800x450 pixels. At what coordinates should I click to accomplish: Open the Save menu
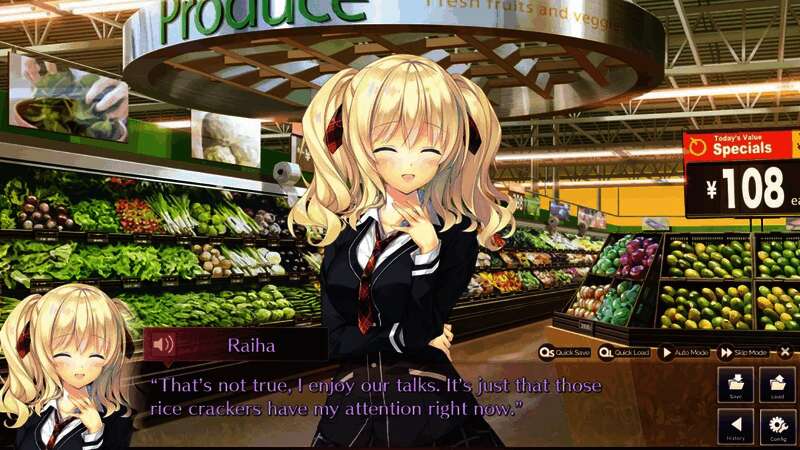(x=735, y=386)
